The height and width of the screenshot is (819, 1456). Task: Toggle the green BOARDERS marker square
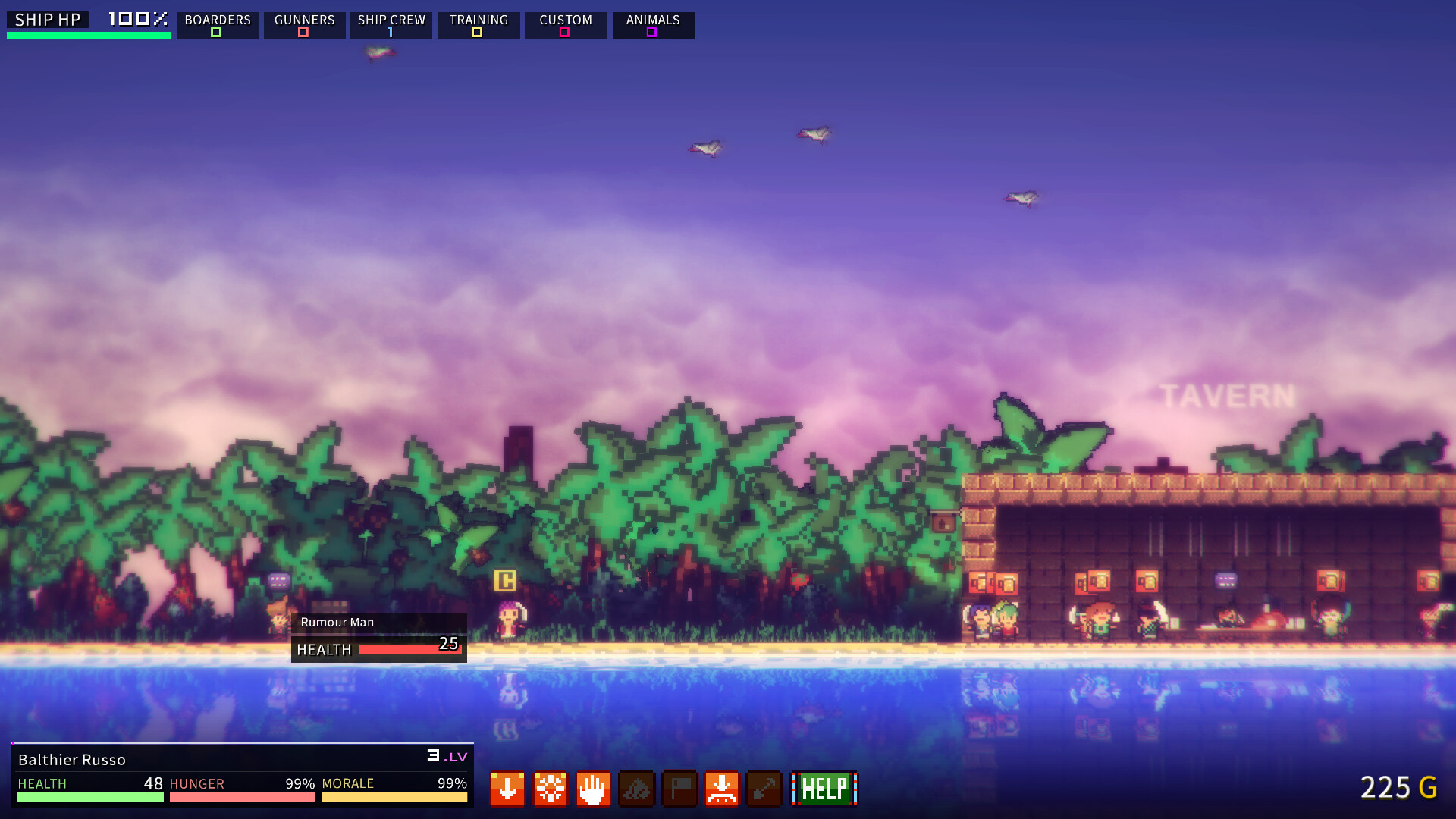tap(215, 33)
